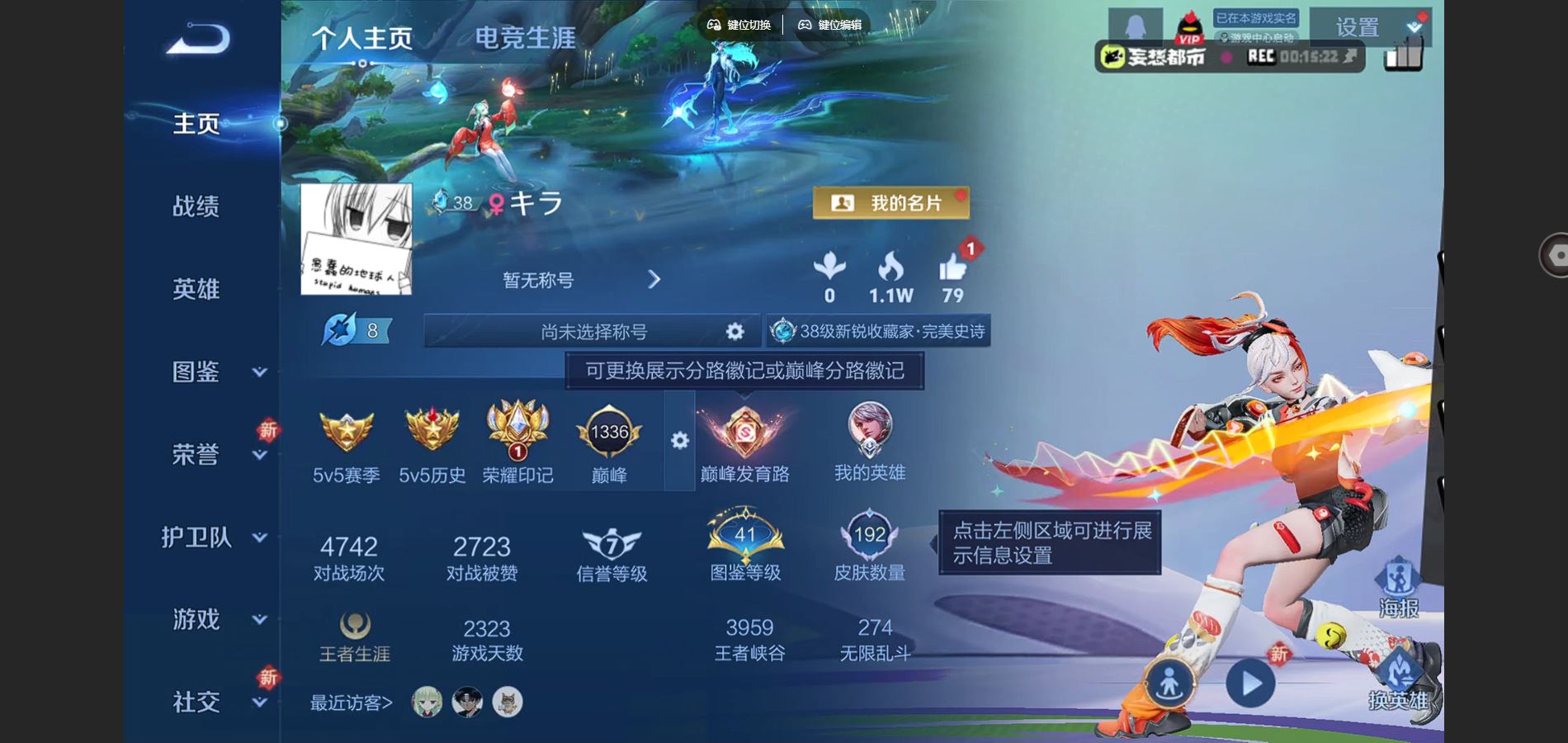1568x743 pixels.
Task: Go back using the return arrow
Action: pyautogui.click(x=198, y=39)
